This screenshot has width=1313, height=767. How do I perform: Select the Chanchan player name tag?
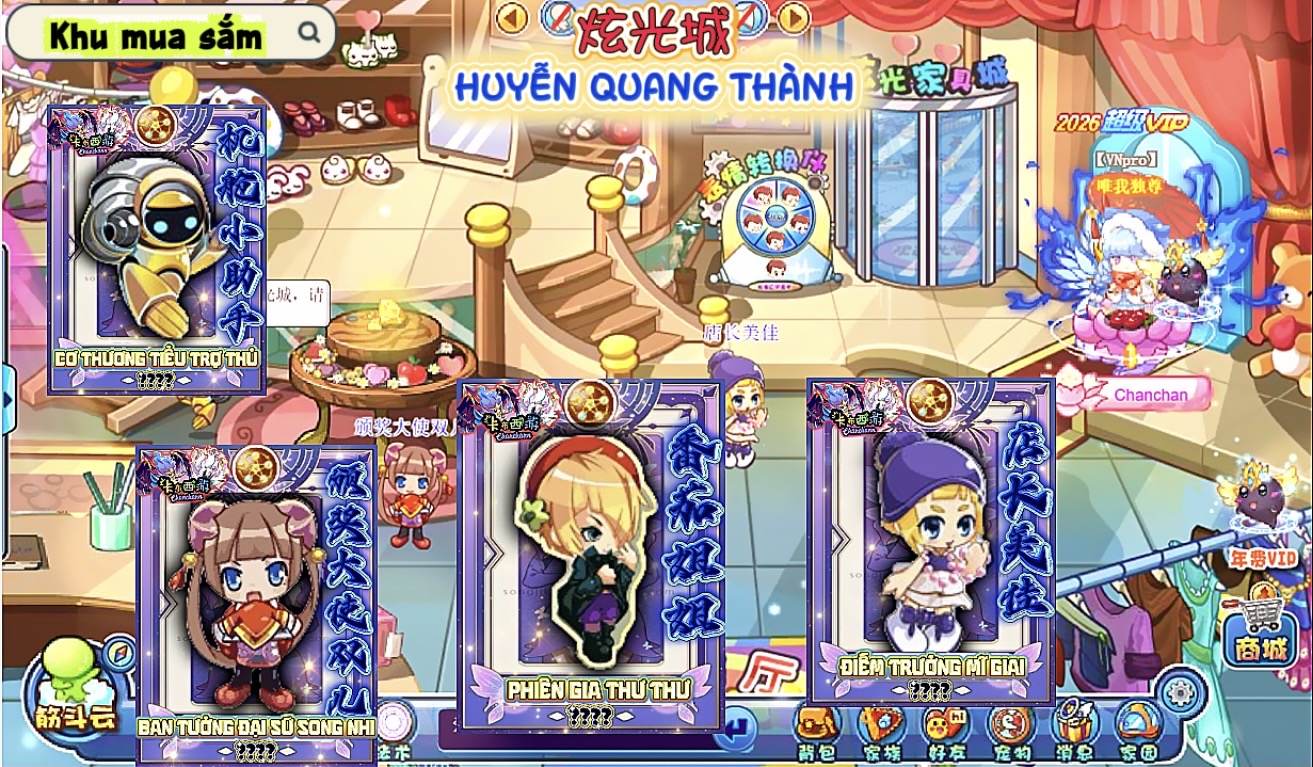click(1150, 395)
